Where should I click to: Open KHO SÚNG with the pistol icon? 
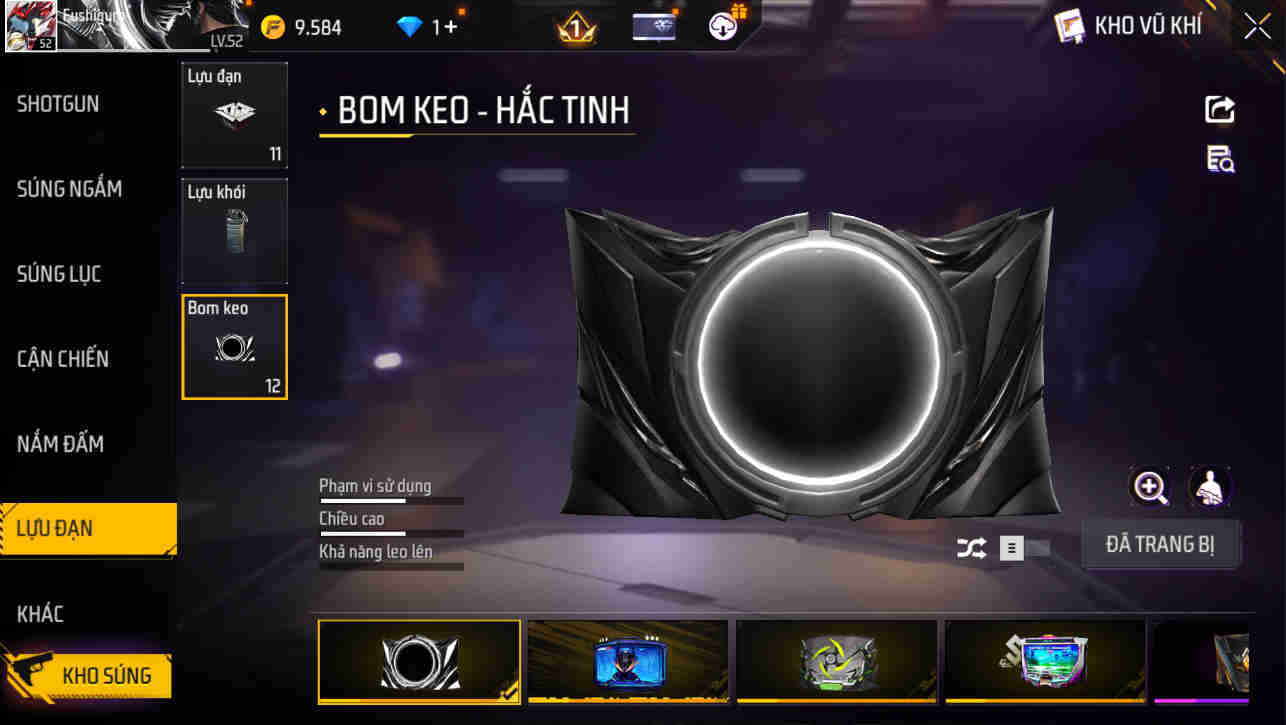[93, 675]
